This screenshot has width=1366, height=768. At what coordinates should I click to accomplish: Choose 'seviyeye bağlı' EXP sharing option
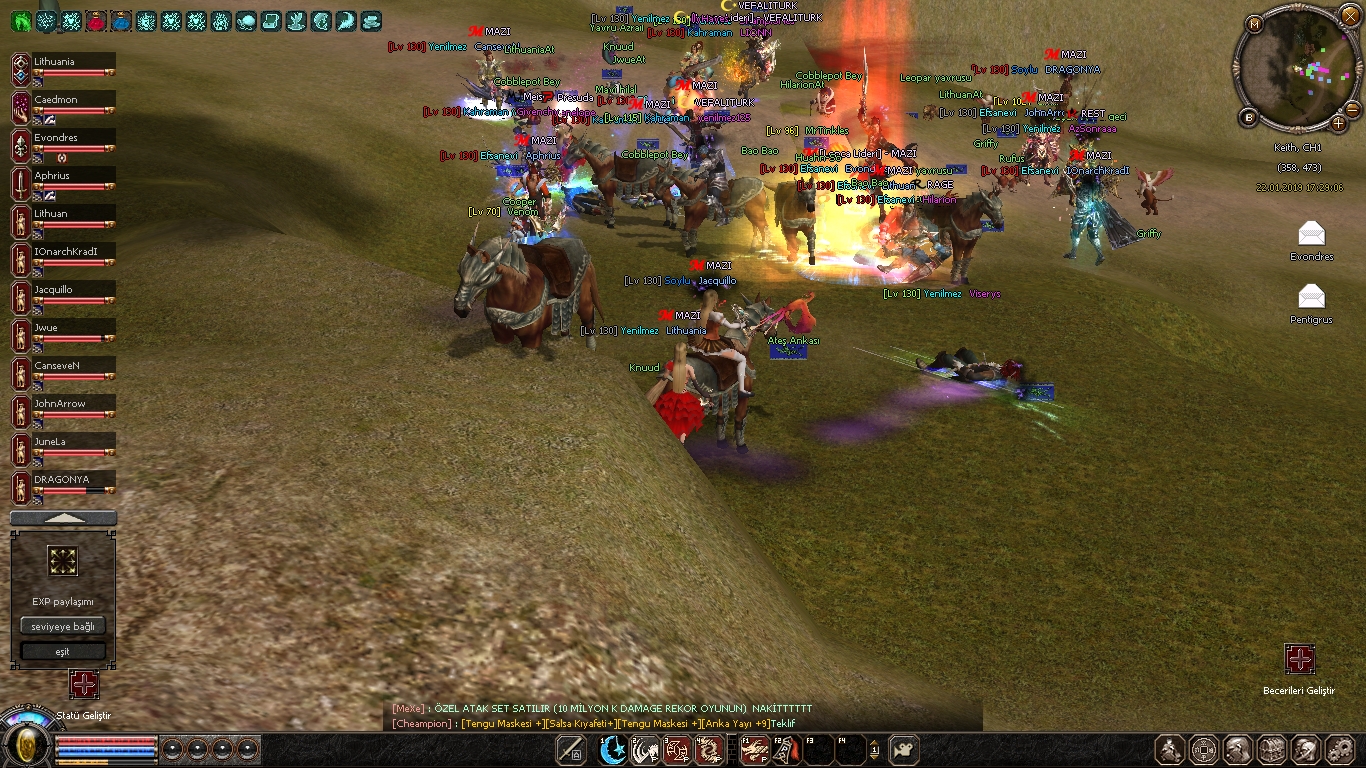pyautogui.click(x=63, y=626)
